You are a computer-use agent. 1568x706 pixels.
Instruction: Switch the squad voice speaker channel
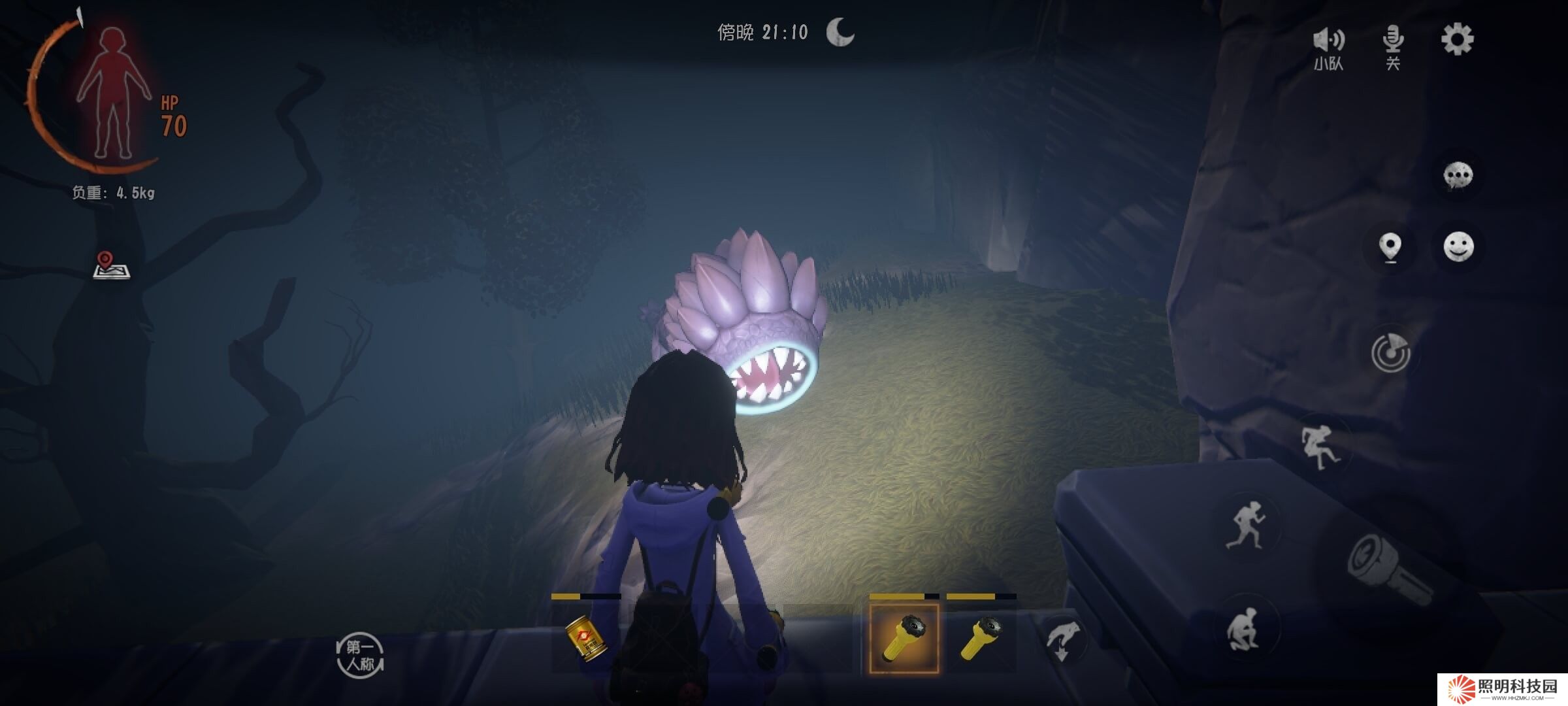1329,47
